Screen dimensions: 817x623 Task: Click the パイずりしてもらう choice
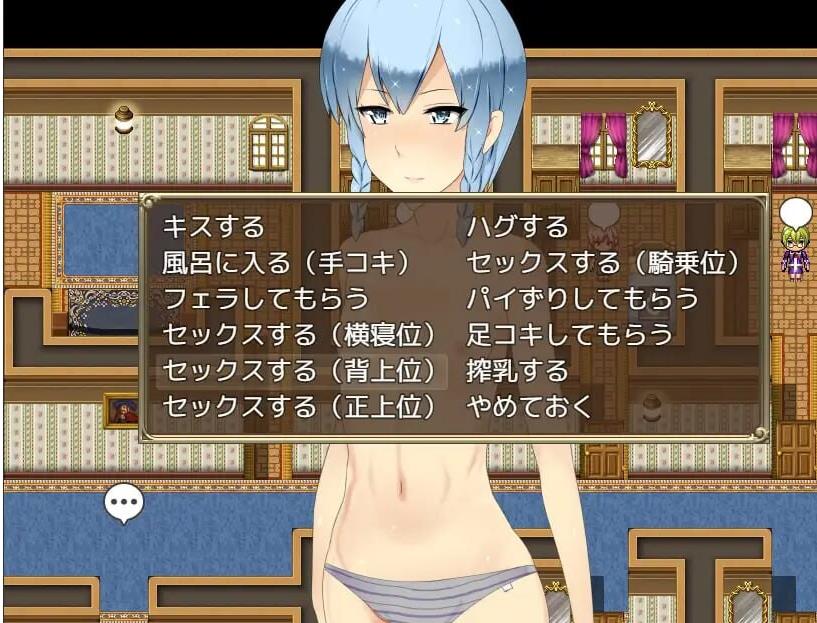click(582, 299)
